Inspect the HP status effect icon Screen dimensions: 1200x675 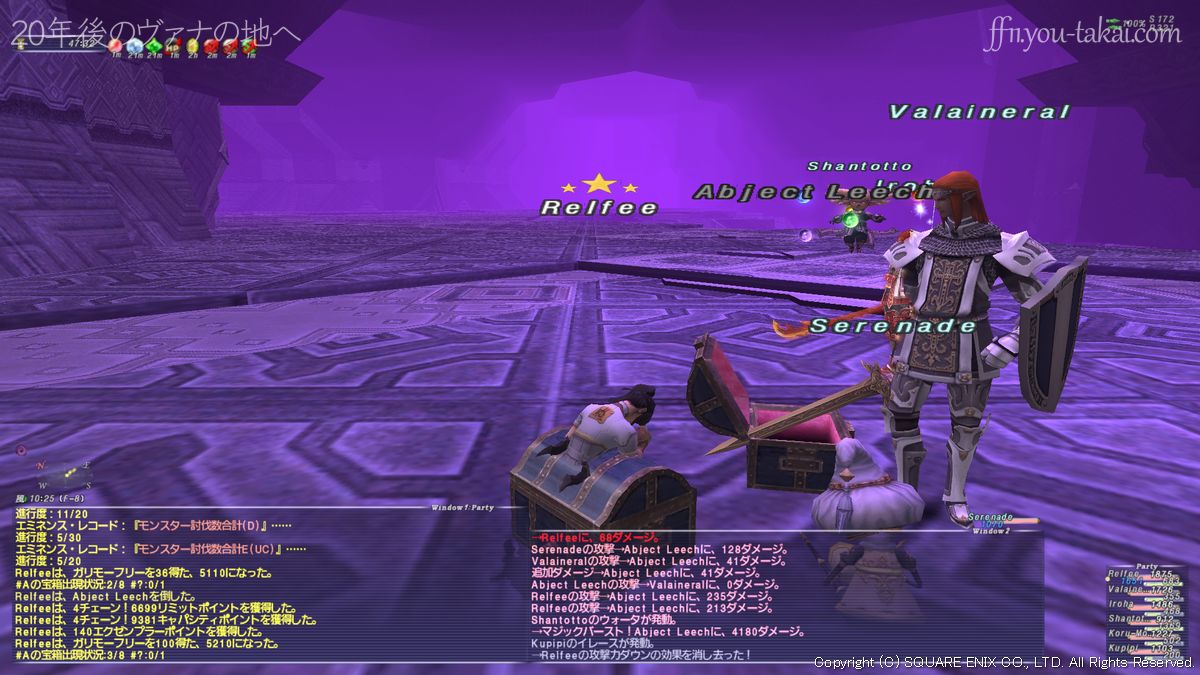[x=172, y=45]
